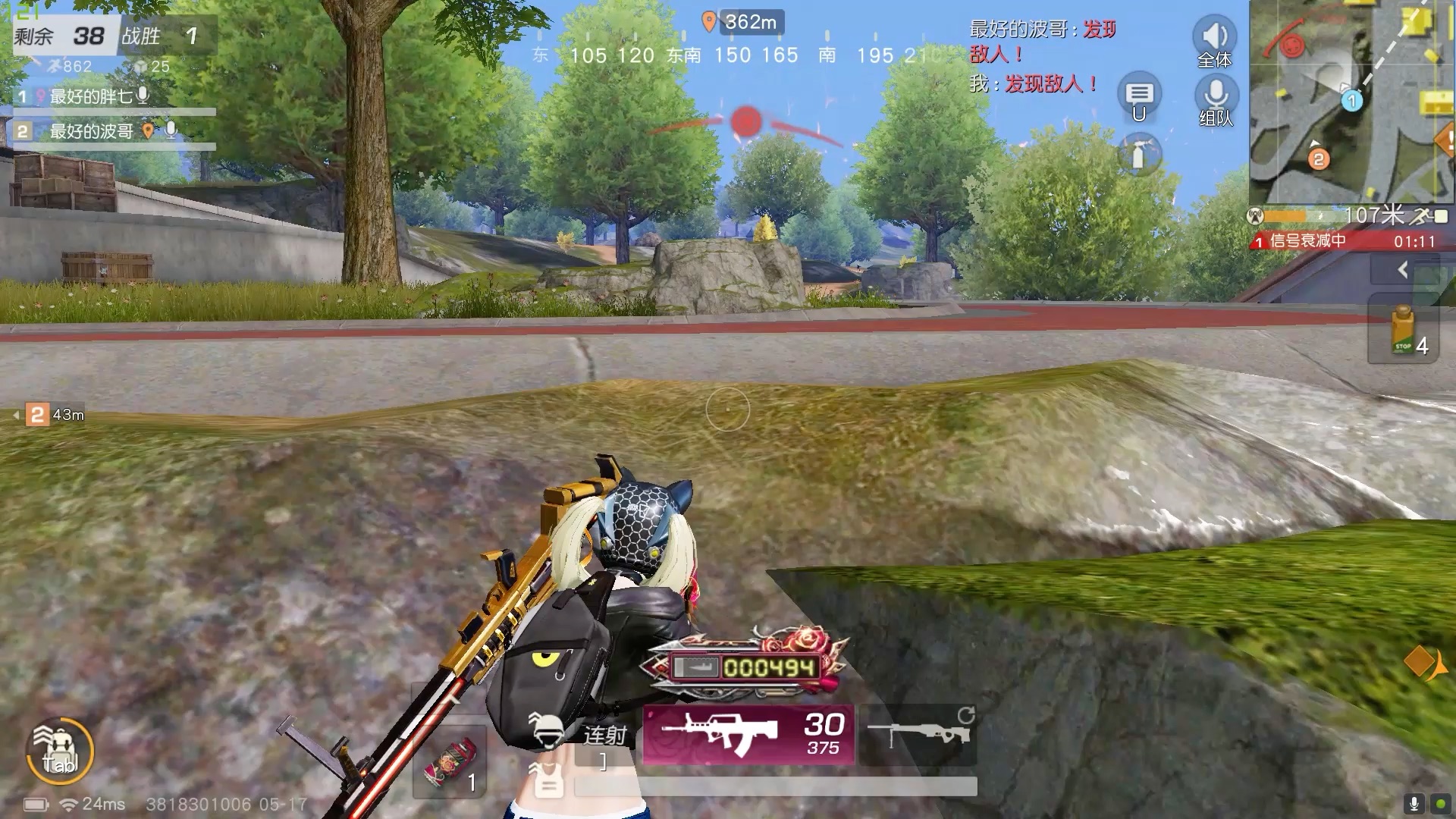
Task: Use the energy drink item slot
Action: [1403, 331]
